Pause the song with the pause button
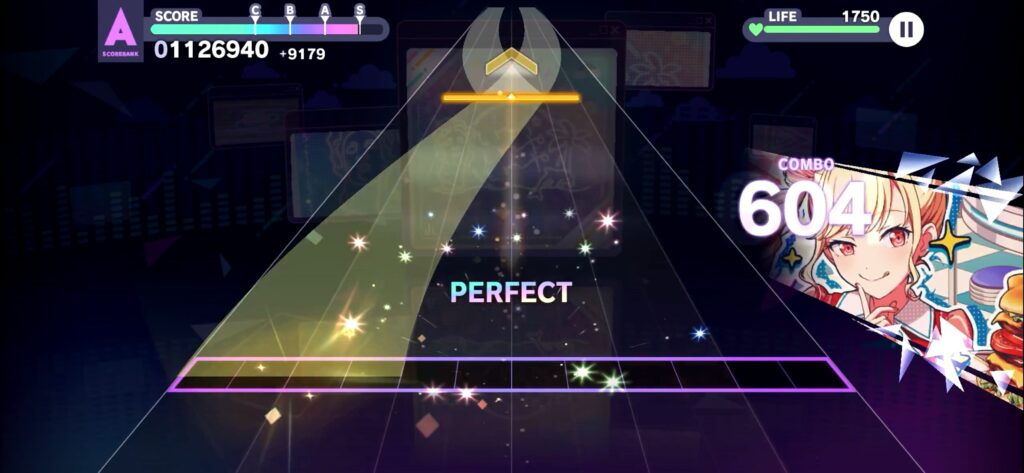The width and height of the screenshot is (1024, 473). coord(906,29)
